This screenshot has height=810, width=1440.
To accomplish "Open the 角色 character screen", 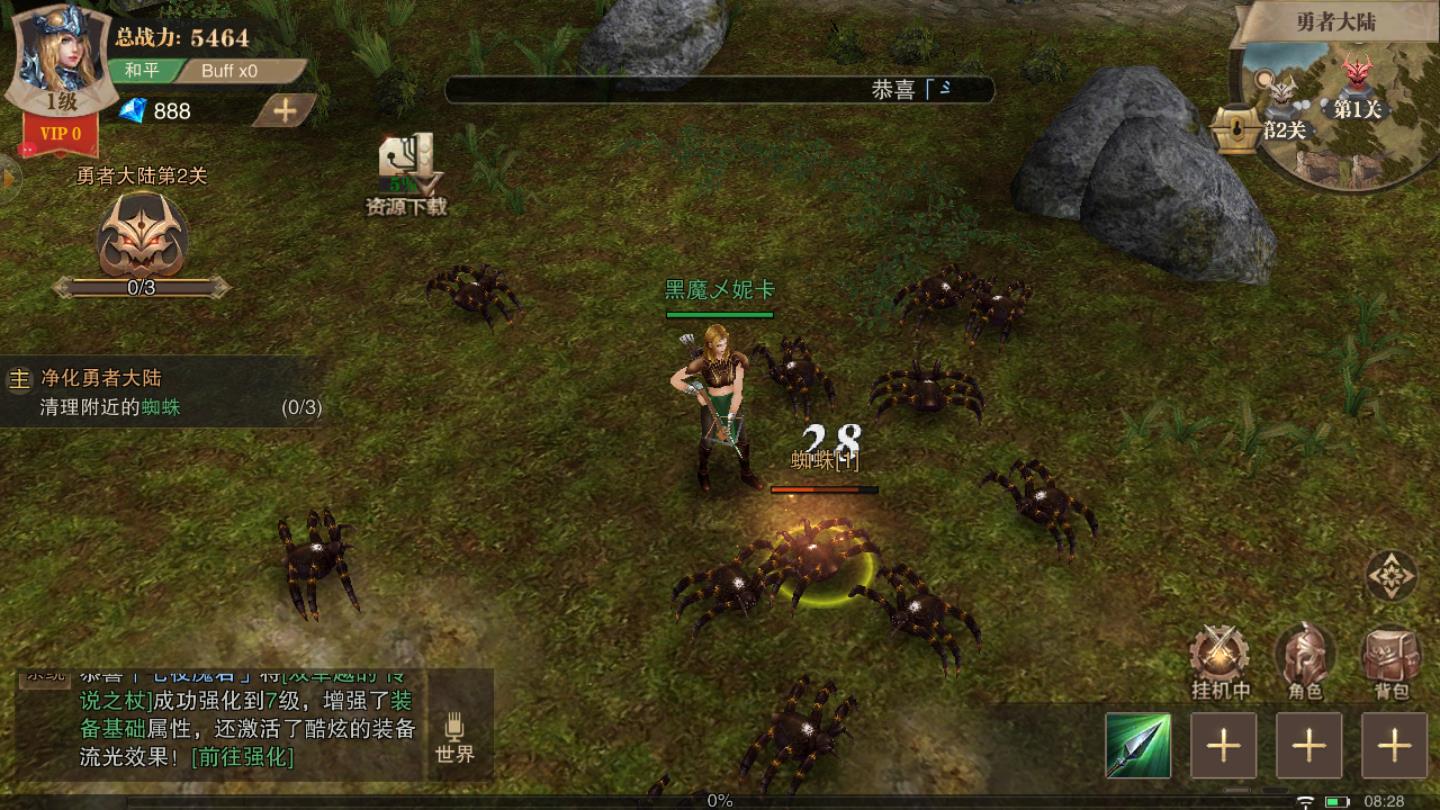I will click(x=1305, y=660).
